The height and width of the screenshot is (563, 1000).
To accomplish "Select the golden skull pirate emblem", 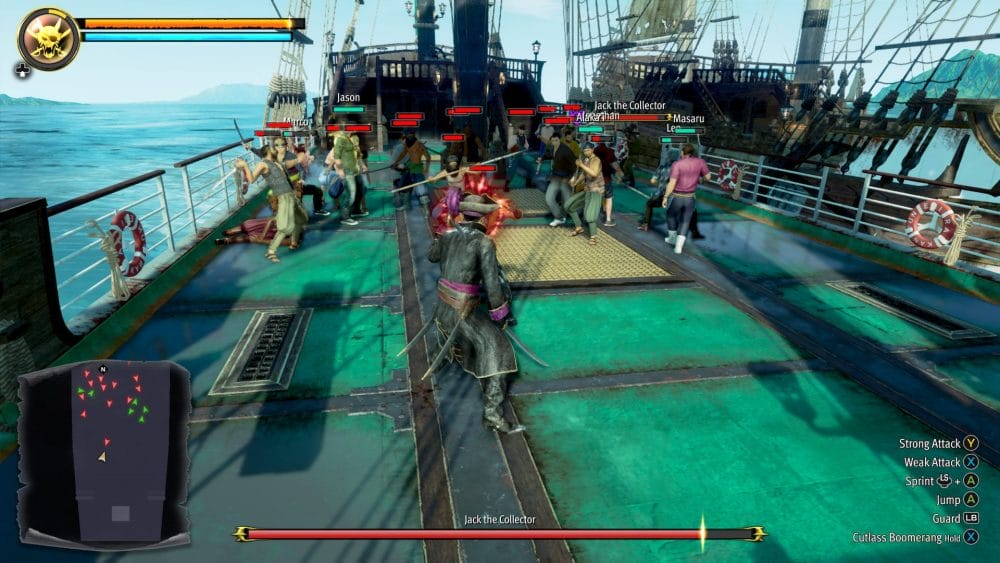I will pos(48,39).
